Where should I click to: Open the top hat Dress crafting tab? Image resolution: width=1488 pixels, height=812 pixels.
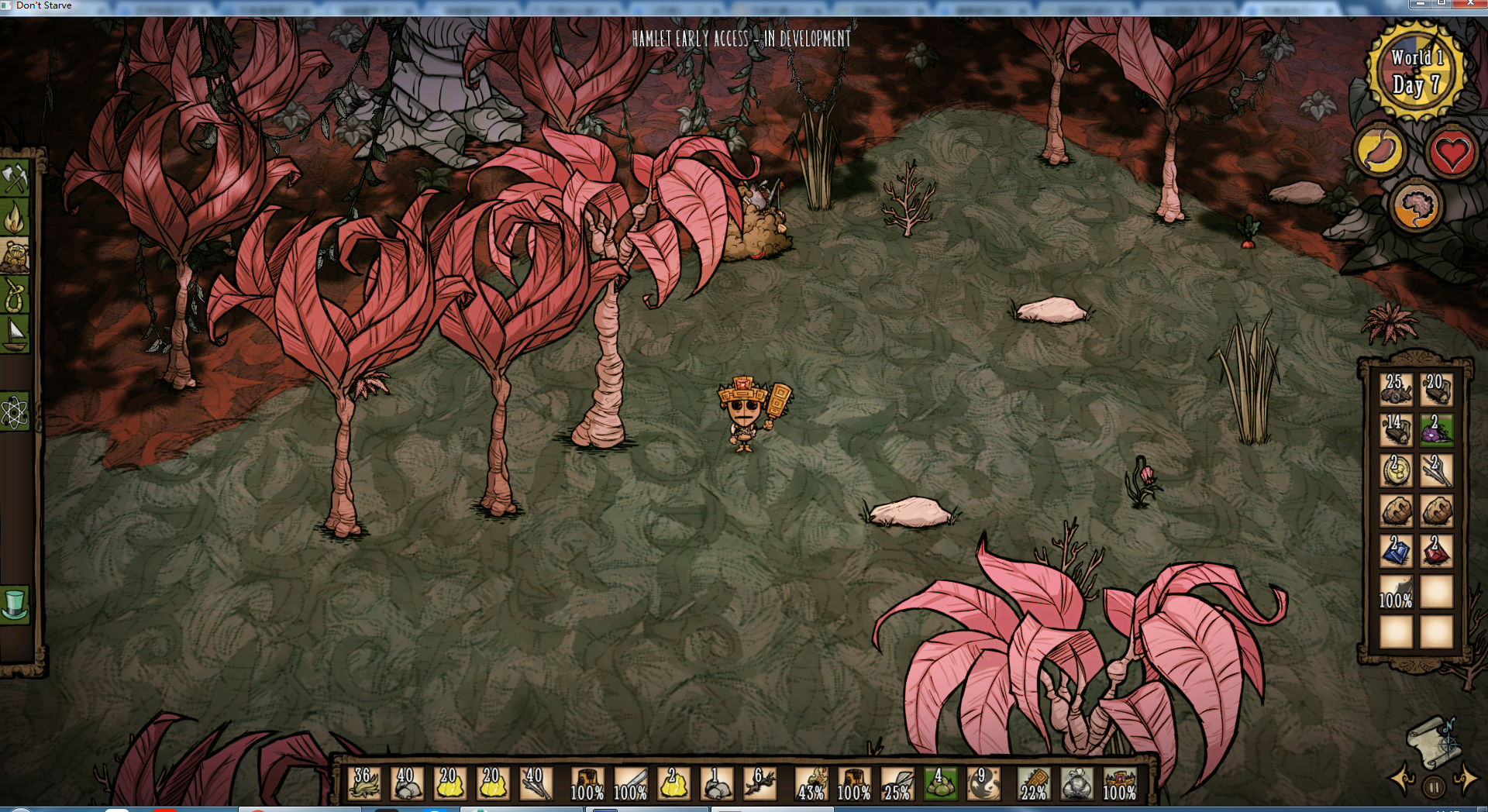pyautogui.click(x=15, y=604)
